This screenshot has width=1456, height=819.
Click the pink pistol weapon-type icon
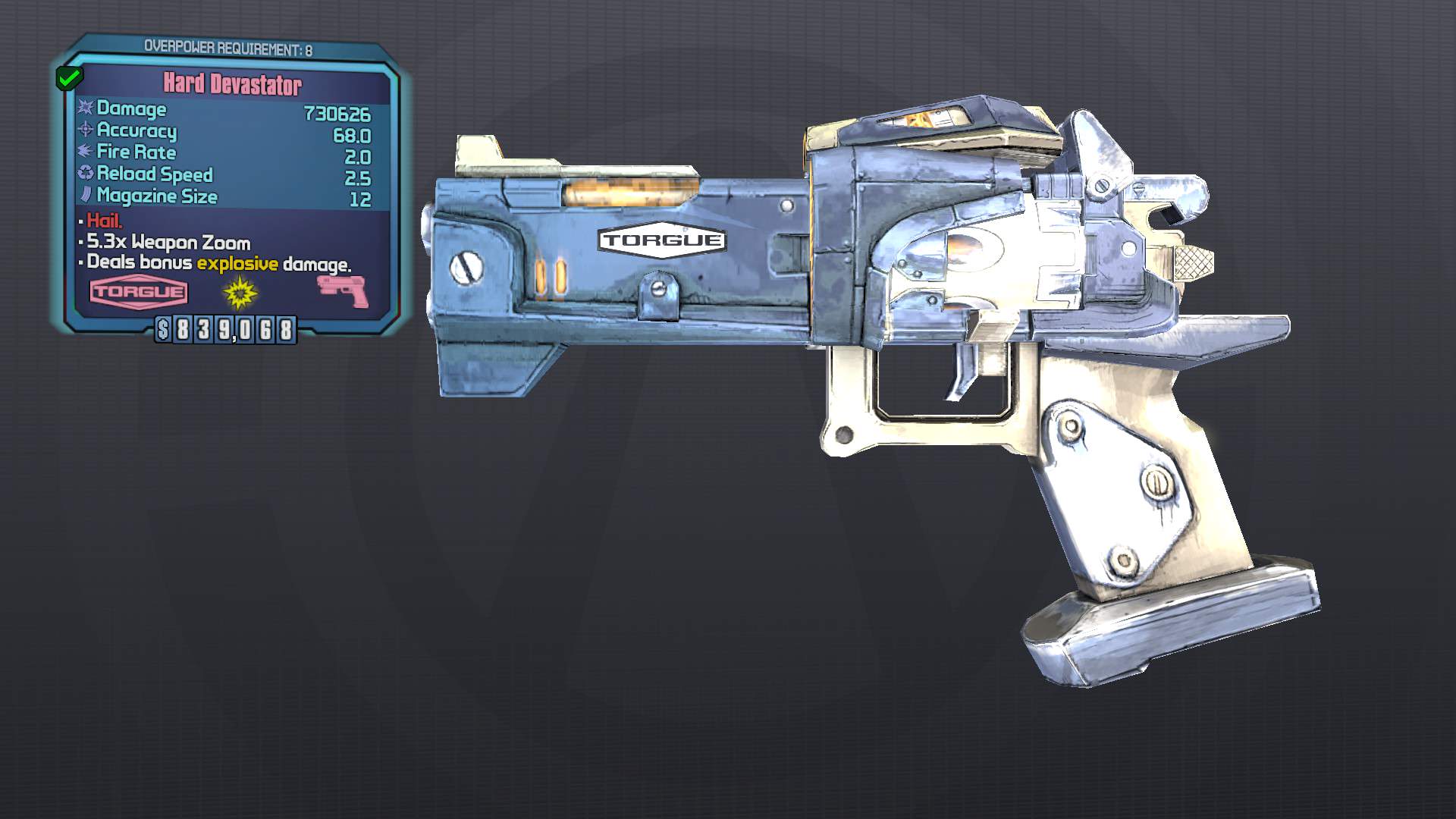pos(343,291)
